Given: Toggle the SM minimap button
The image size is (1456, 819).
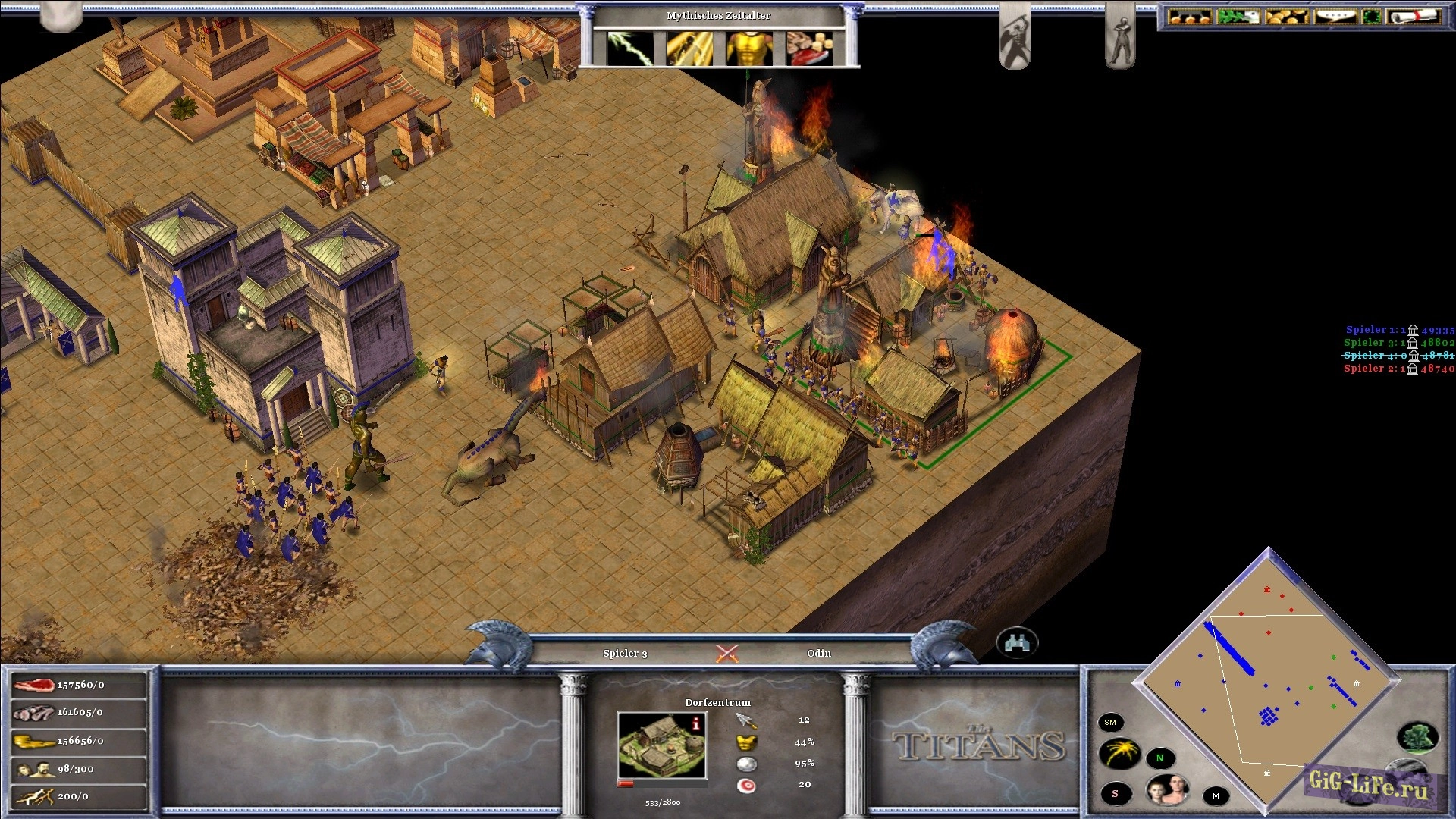Looking at the screenshot, I should [1110, 723].
